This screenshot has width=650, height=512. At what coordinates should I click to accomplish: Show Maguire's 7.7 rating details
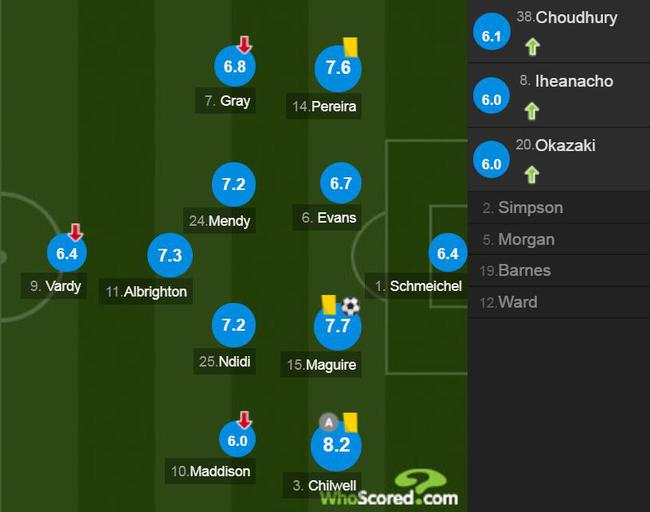point(338,326)
